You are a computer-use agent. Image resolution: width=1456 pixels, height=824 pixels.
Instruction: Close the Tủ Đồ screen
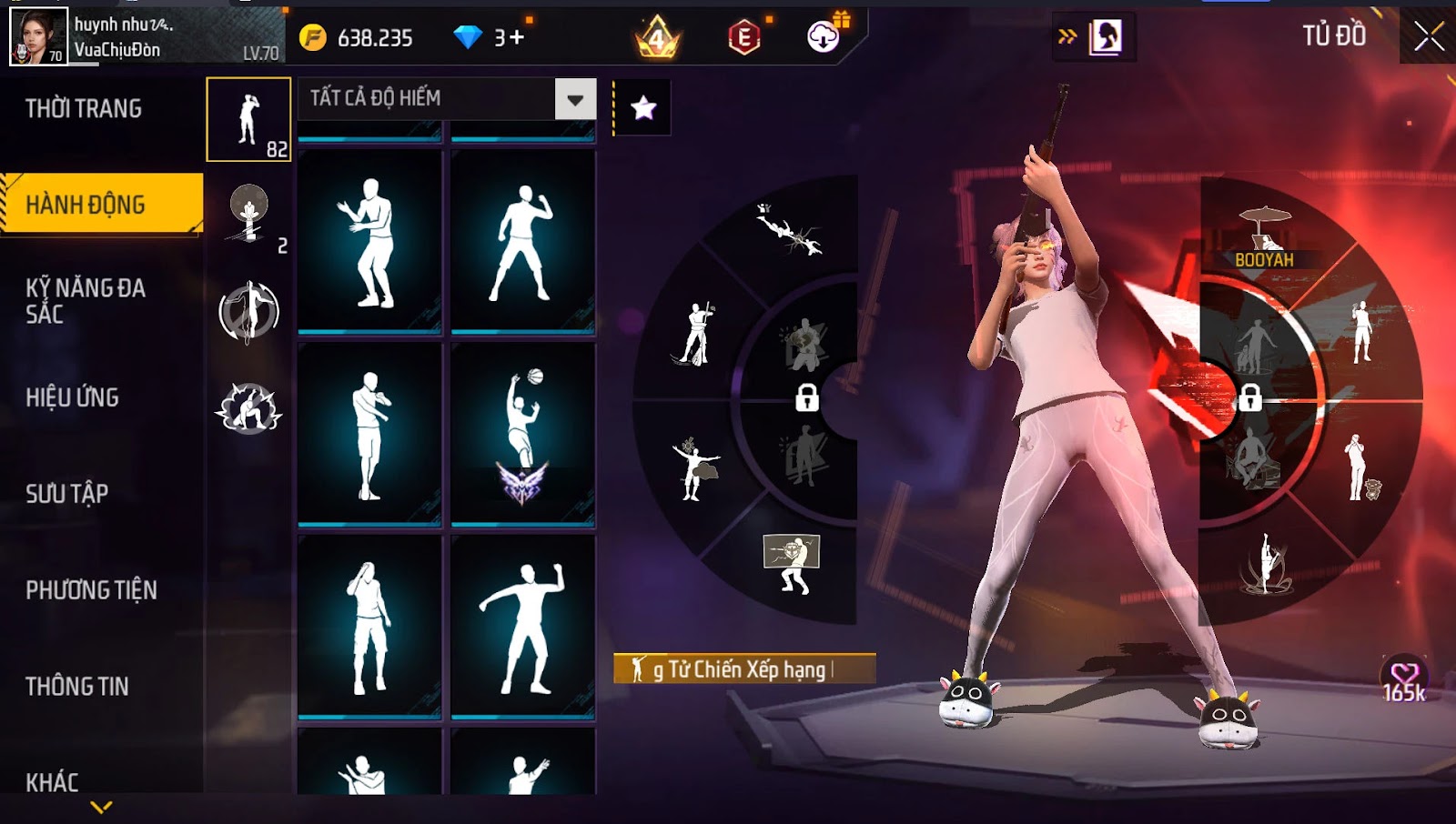pyautogui.click(x=1428, y=36)
